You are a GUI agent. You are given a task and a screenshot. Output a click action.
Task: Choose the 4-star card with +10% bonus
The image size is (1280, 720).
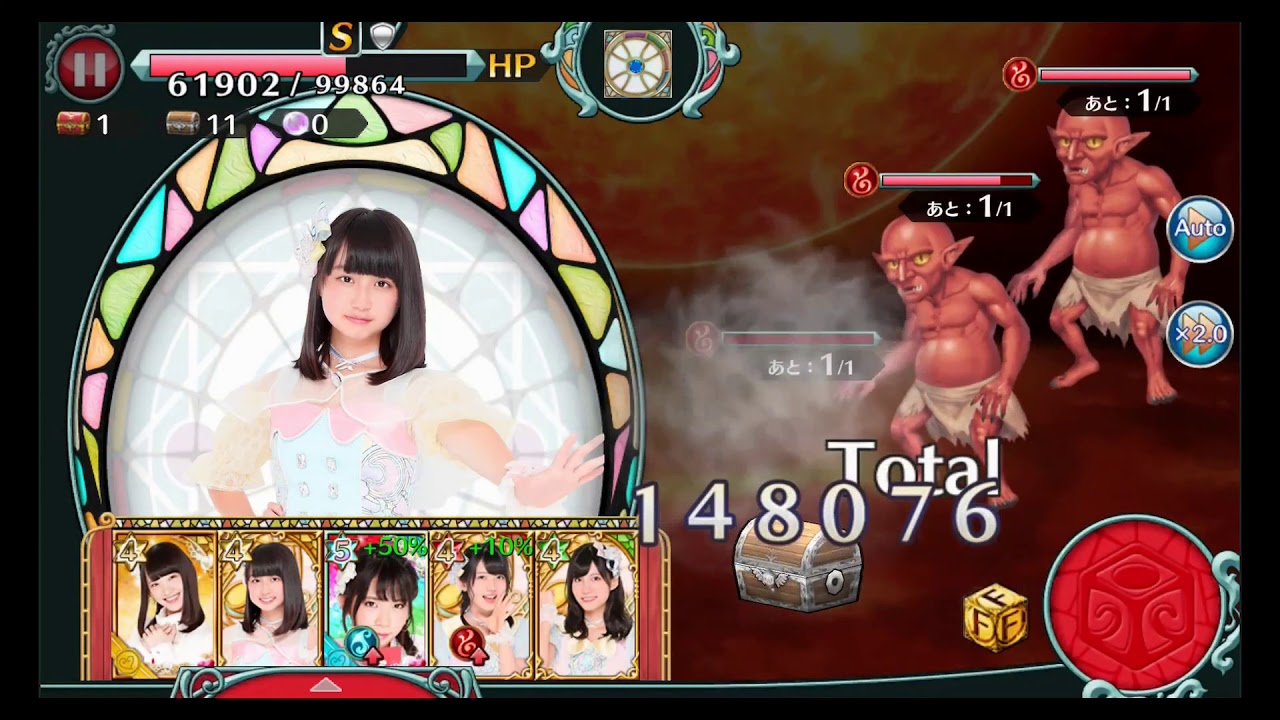click(x=482, y=599)
